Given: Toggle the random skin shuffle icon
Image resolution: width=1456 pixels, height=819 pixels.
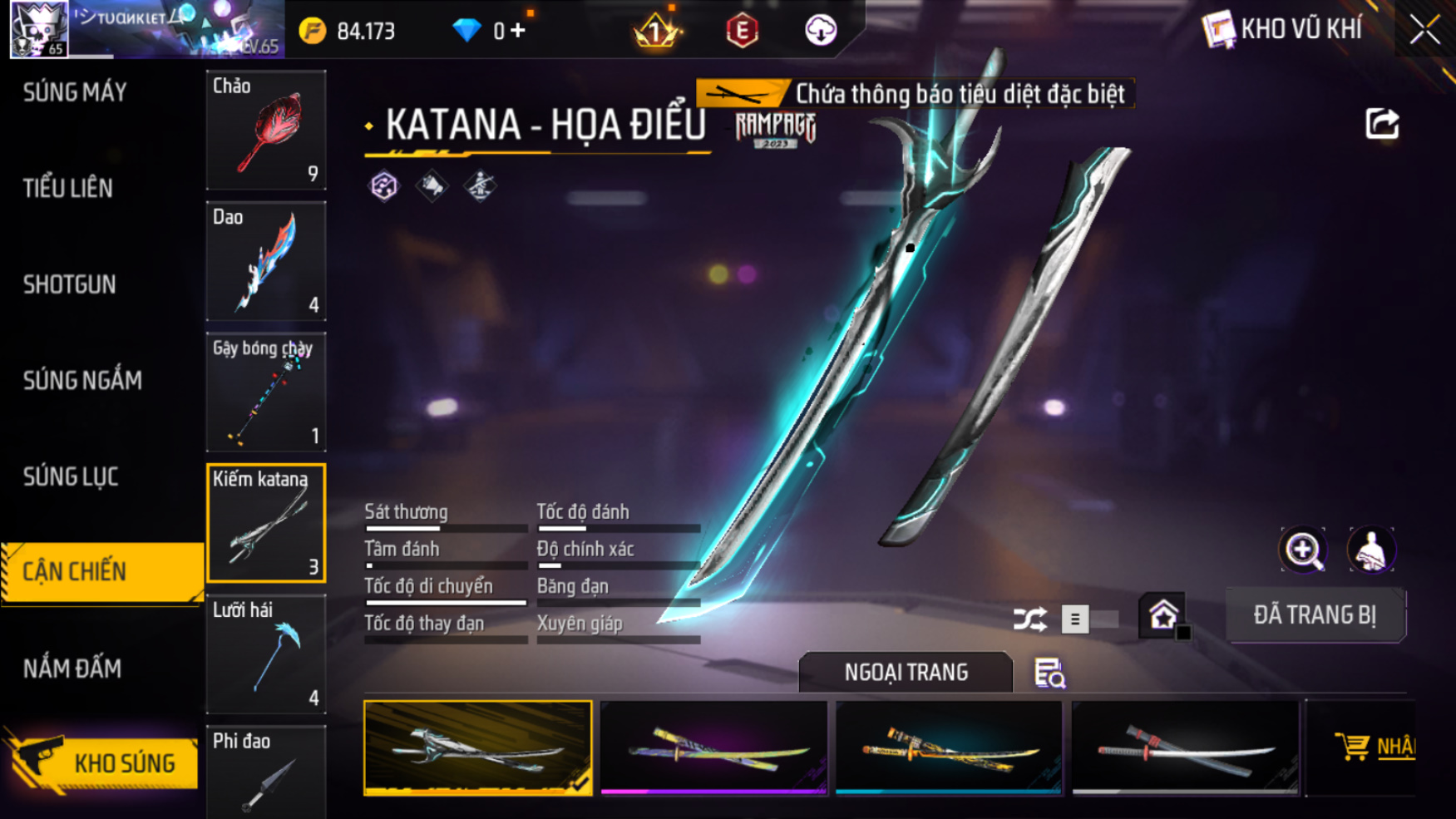Looking at the screenshot, I should coord(1029,619).
